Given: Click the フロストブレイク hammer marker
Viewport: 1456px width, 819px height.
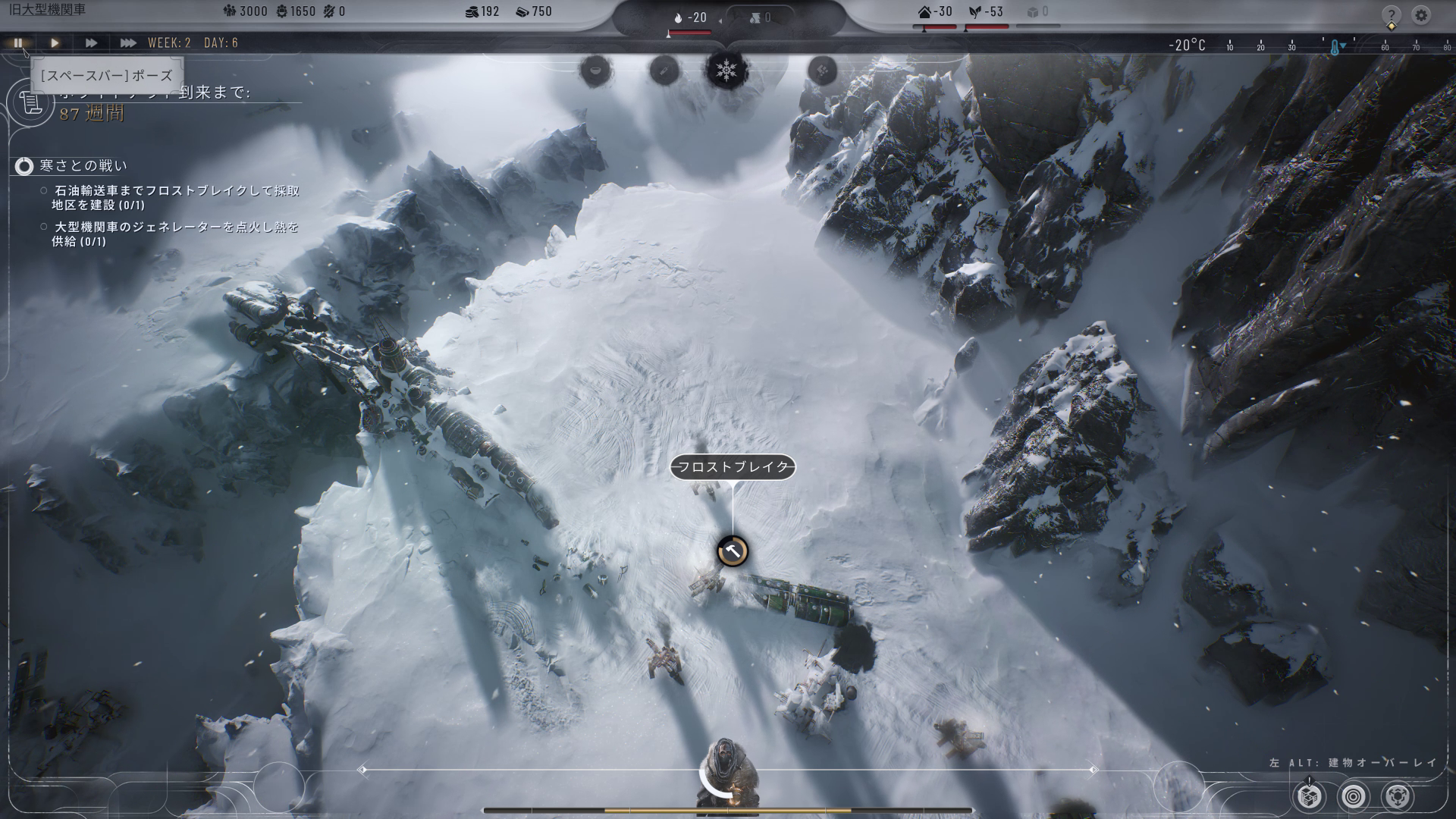Looking at the screenshot, I should tap(733, 551).
